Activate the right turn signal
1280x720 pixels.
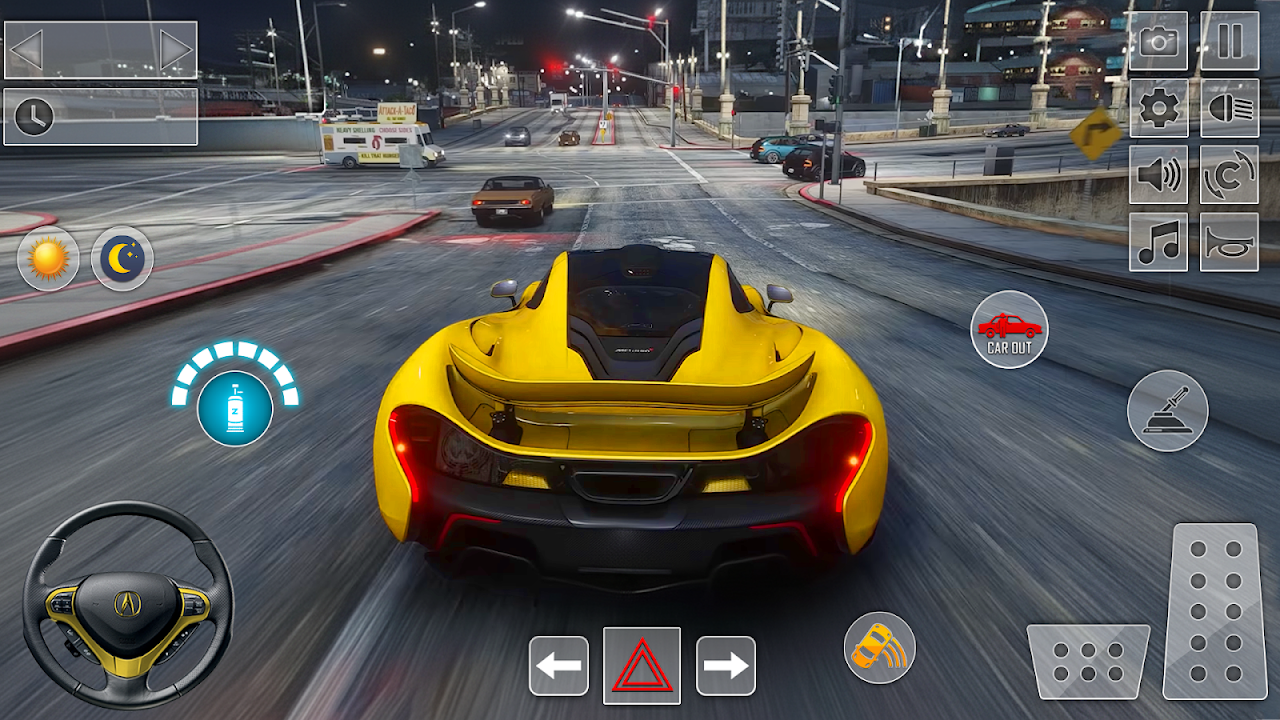(725, 665)
